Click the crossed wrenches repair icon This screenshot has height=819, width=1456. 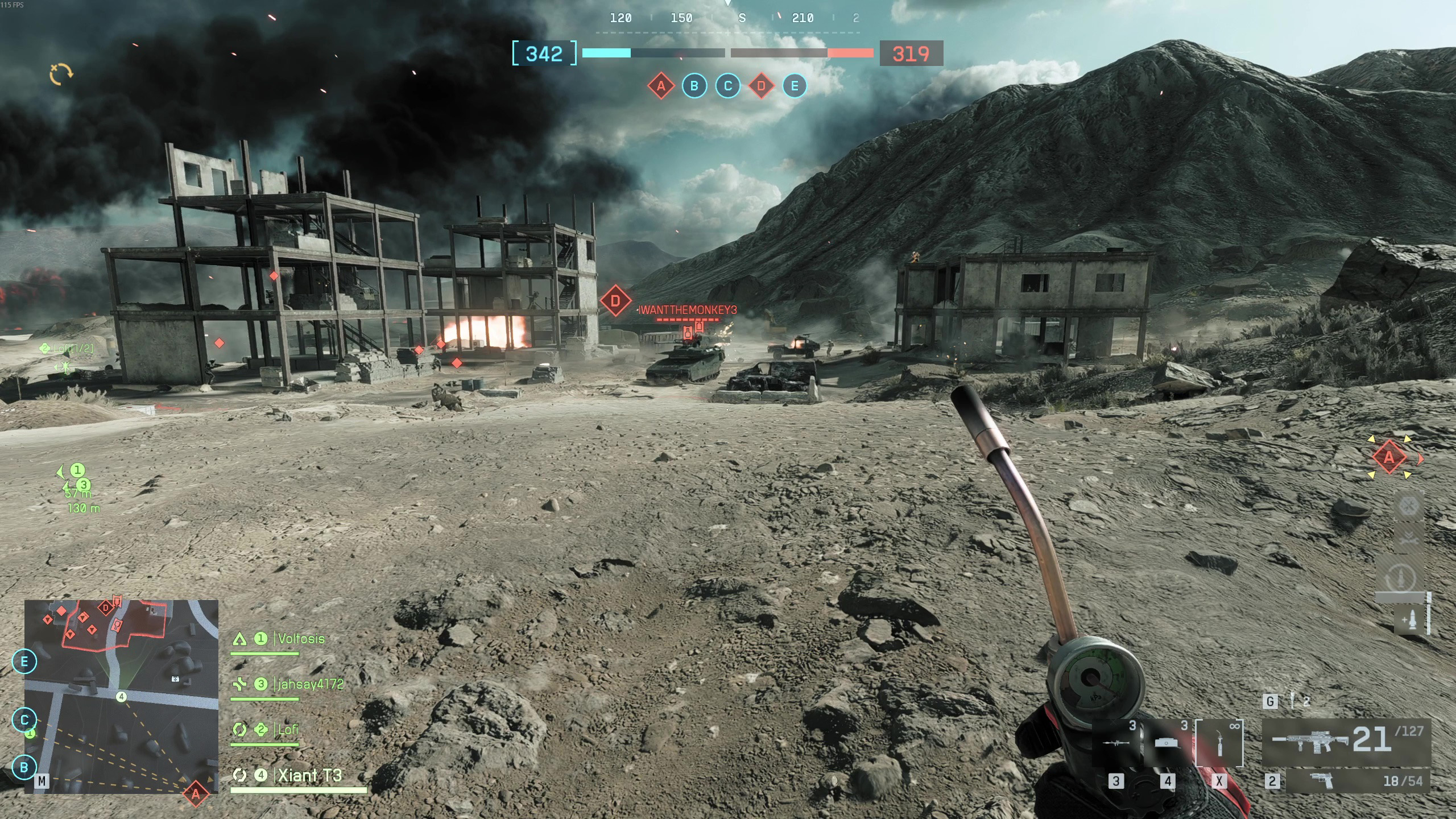1408,538
